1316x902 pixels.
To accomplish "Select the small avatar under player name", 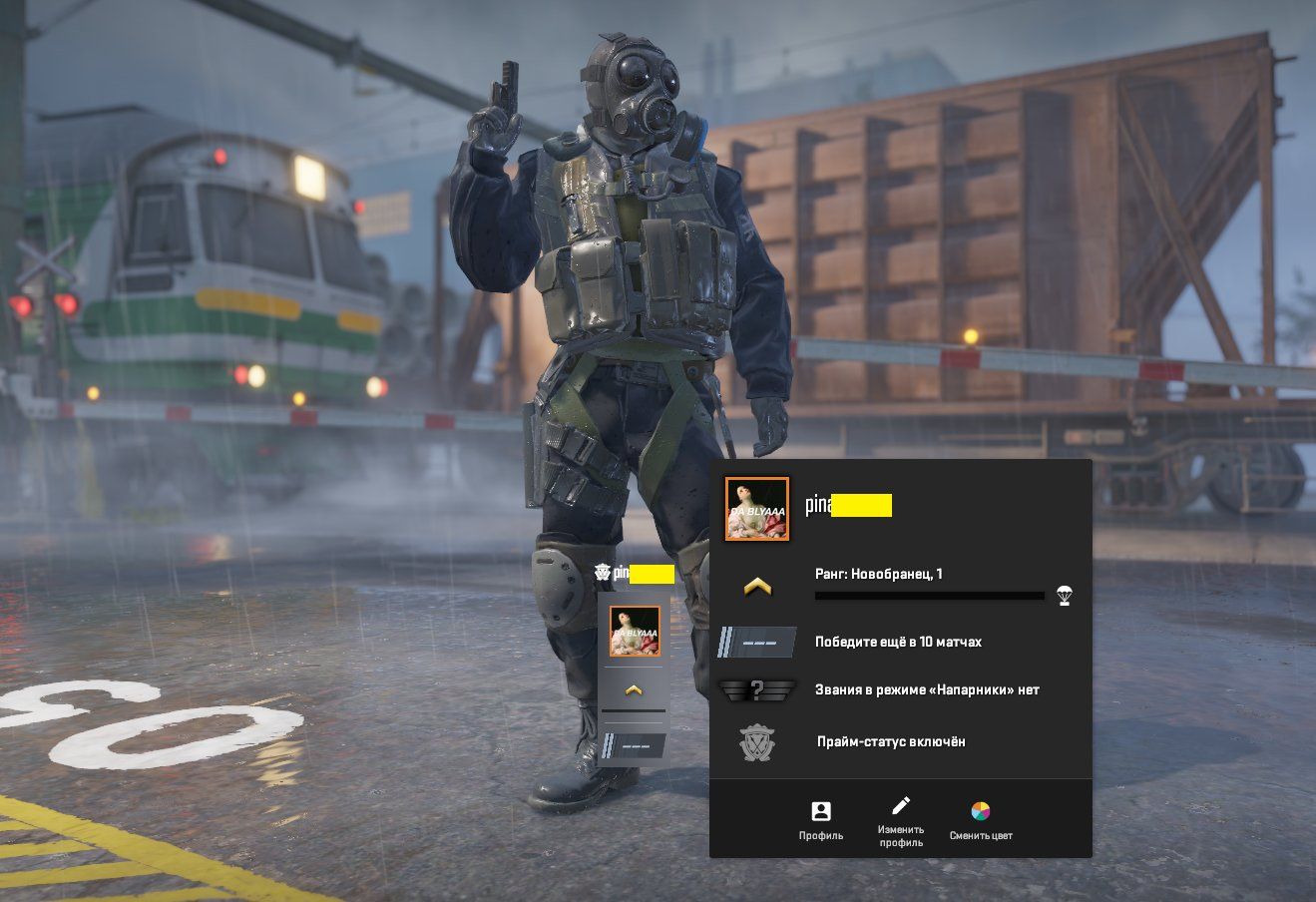I will [x=635, y=631].
